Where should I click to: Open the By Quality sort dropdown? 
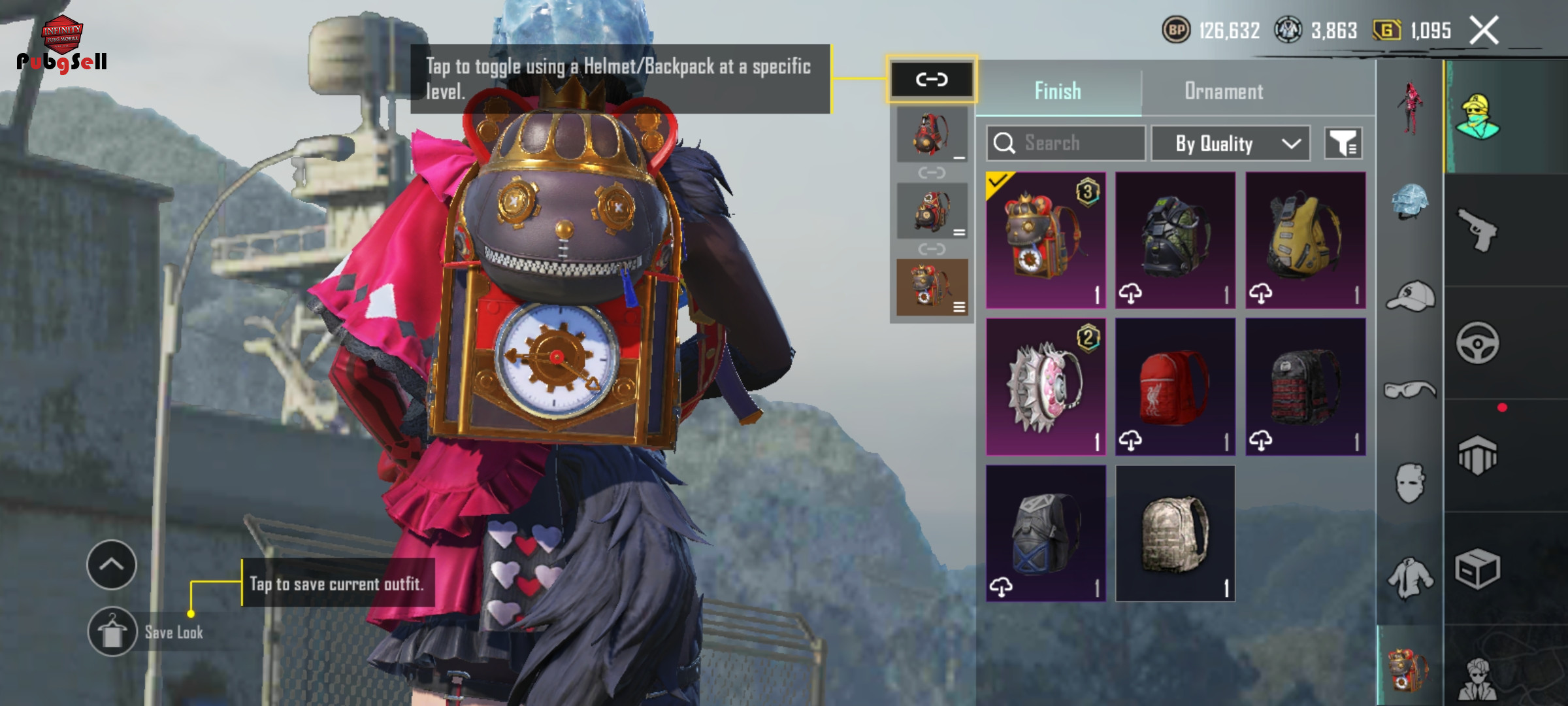point(1230,143)
